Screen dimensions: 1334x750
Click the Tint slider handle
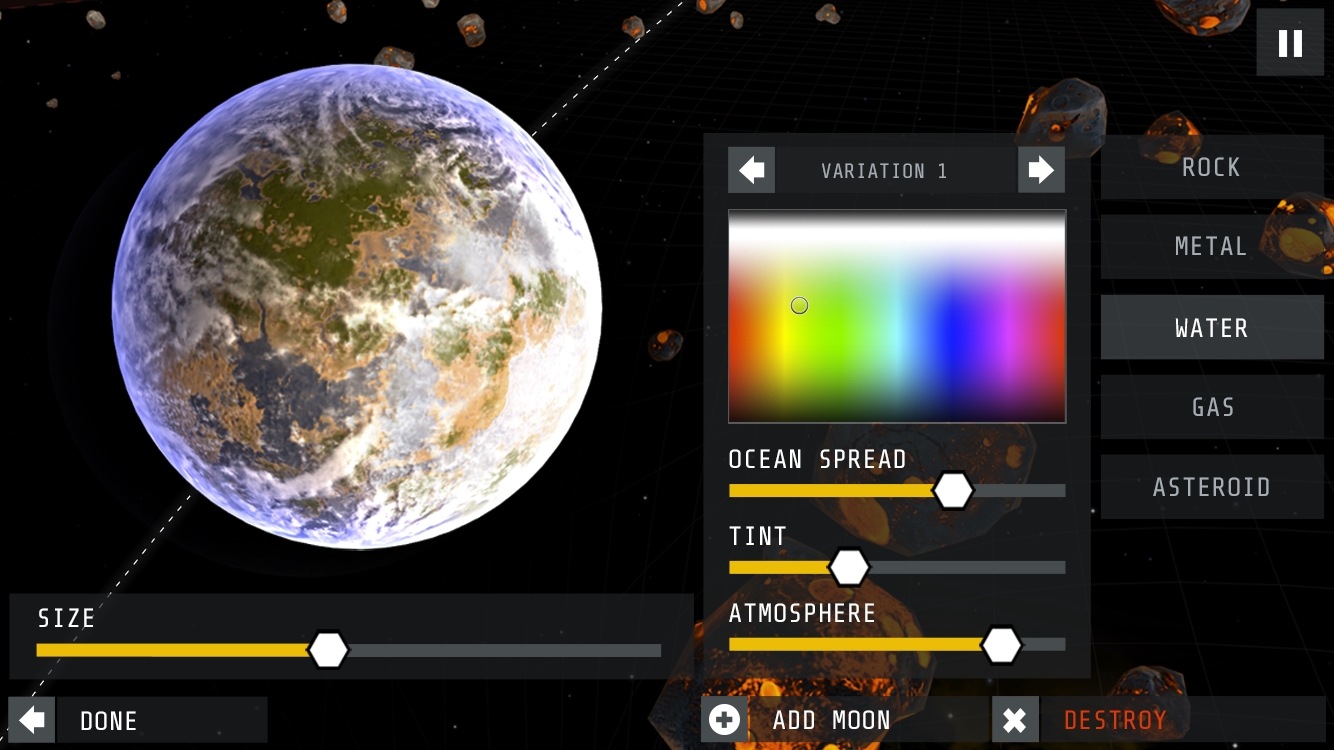(x=849, y=567)
